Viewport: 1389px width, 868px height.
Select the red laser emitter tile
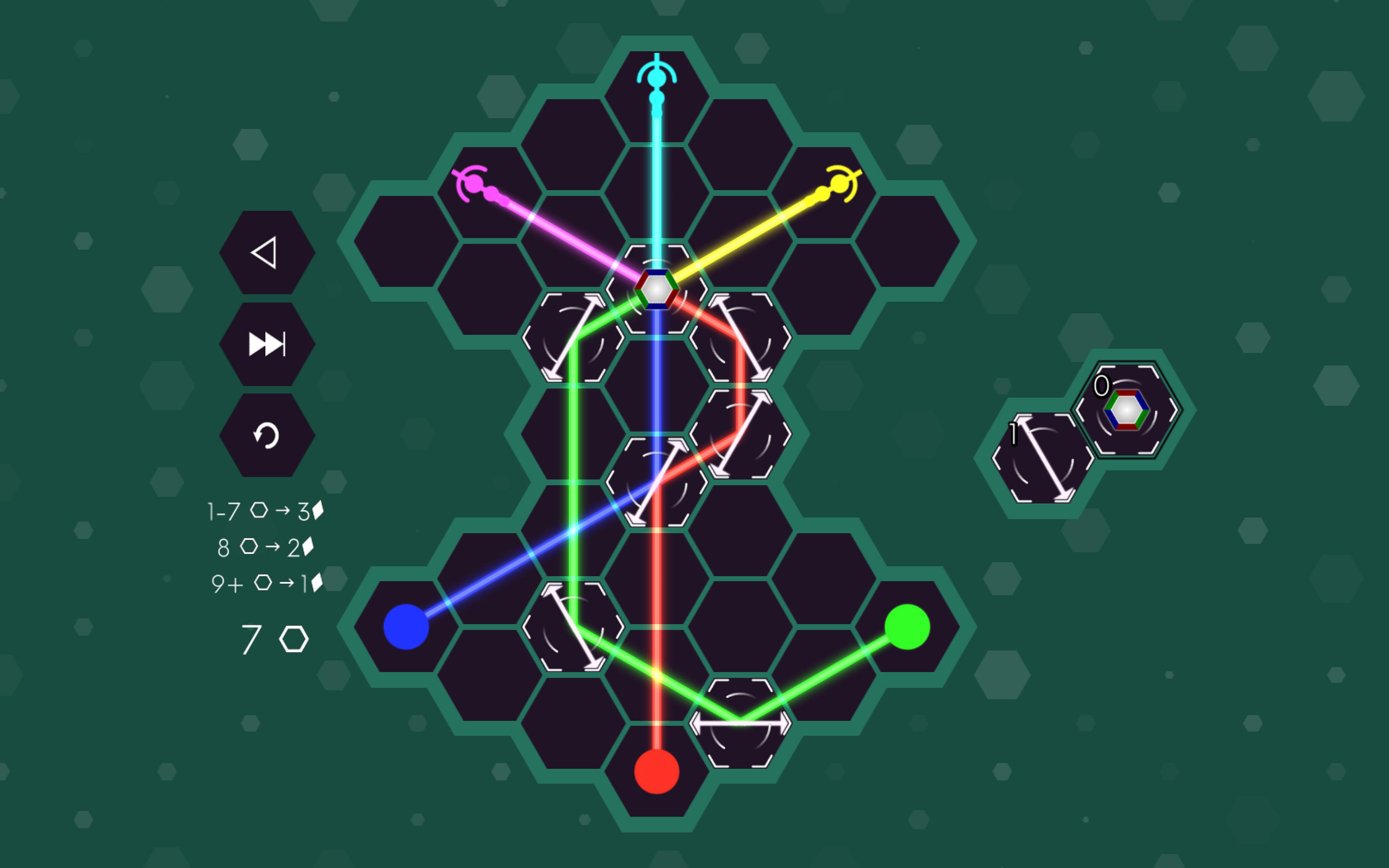pos(656,772)
